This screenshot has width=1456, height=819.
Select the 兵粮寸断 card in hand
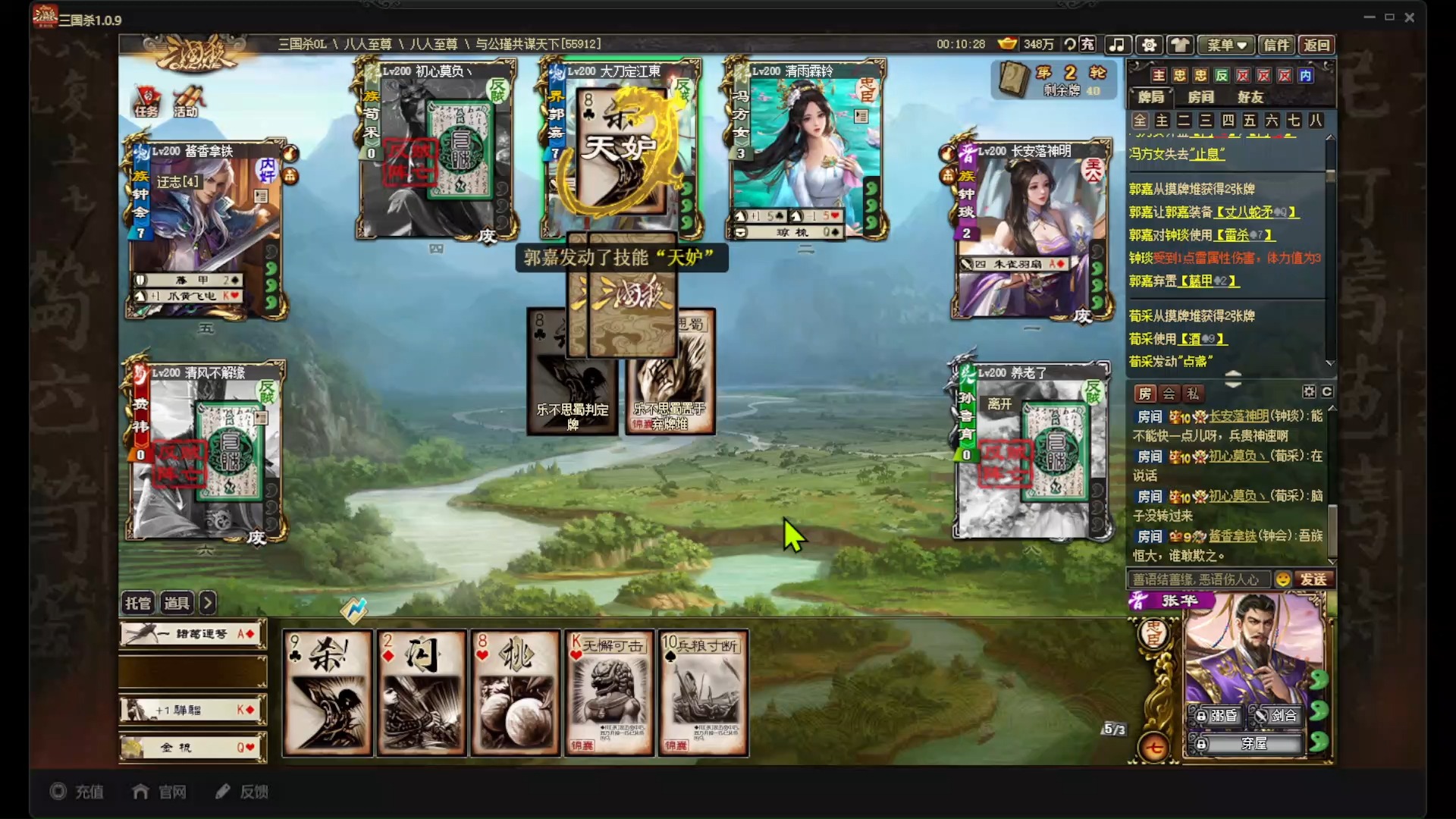(703, 693)
